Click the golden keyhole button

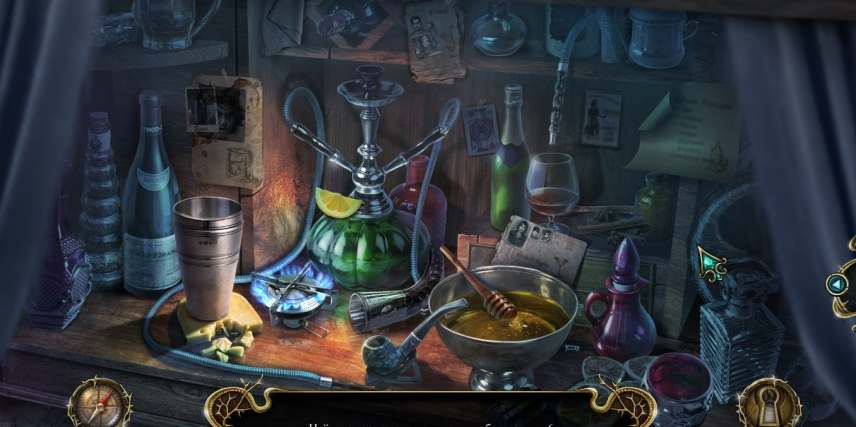tap(767, 405)
